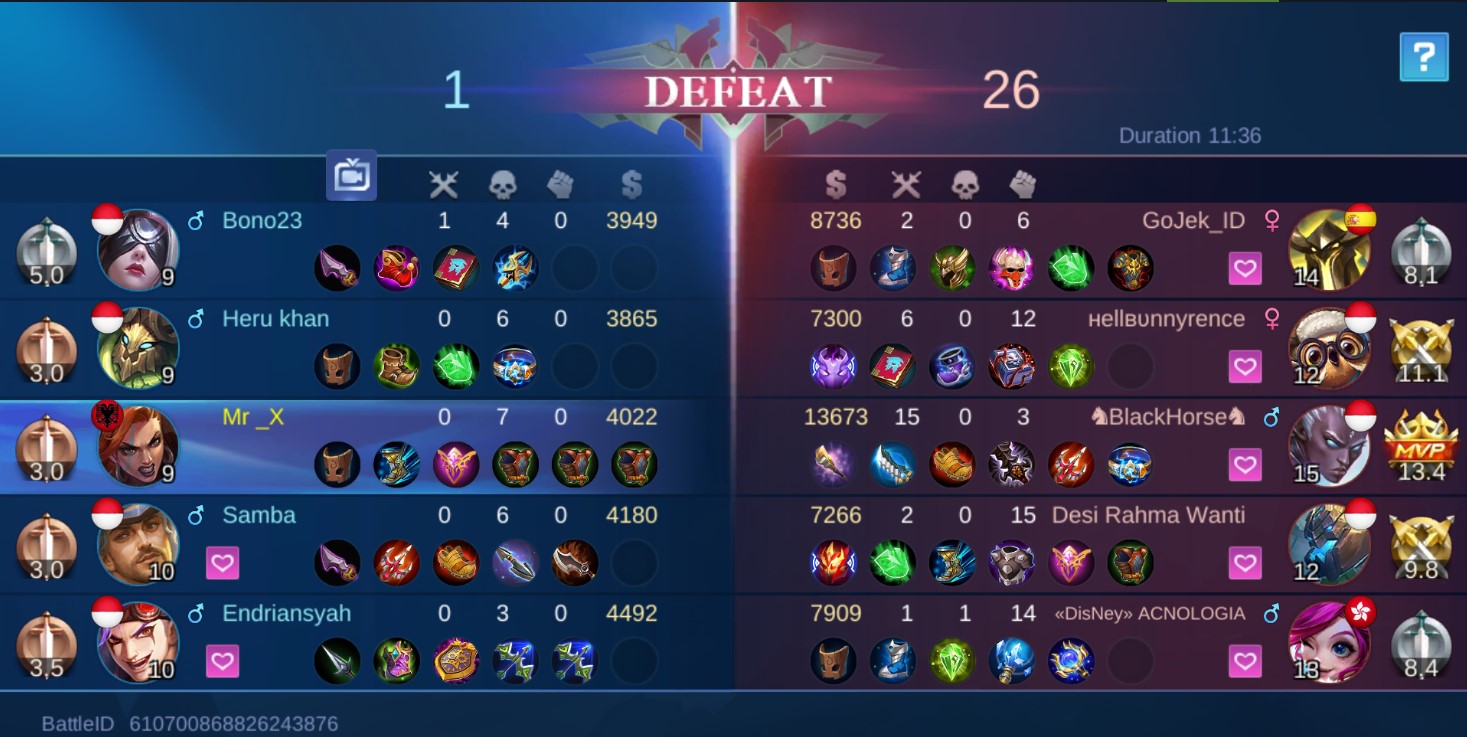Open the help screen via question mark button

[1424, 57]
